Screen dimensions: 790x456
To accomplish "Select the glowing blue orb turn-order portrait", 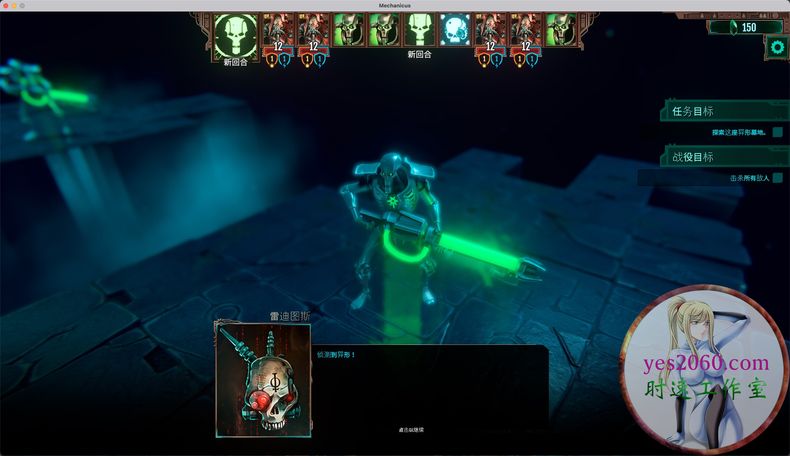I will (x=456, y=30).
